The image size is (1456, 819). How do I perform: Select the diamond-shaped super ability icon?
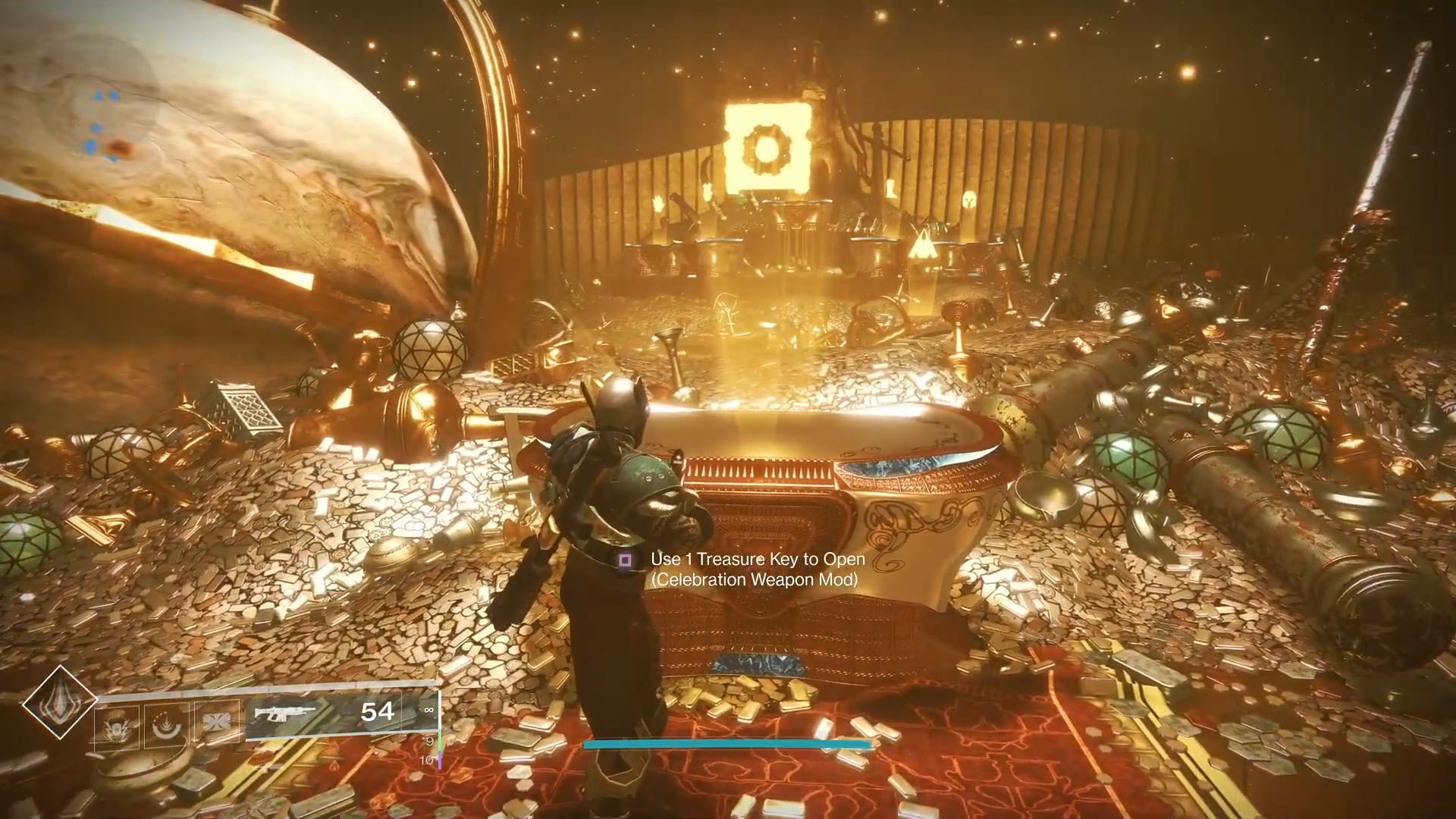(x=58, y=702)
